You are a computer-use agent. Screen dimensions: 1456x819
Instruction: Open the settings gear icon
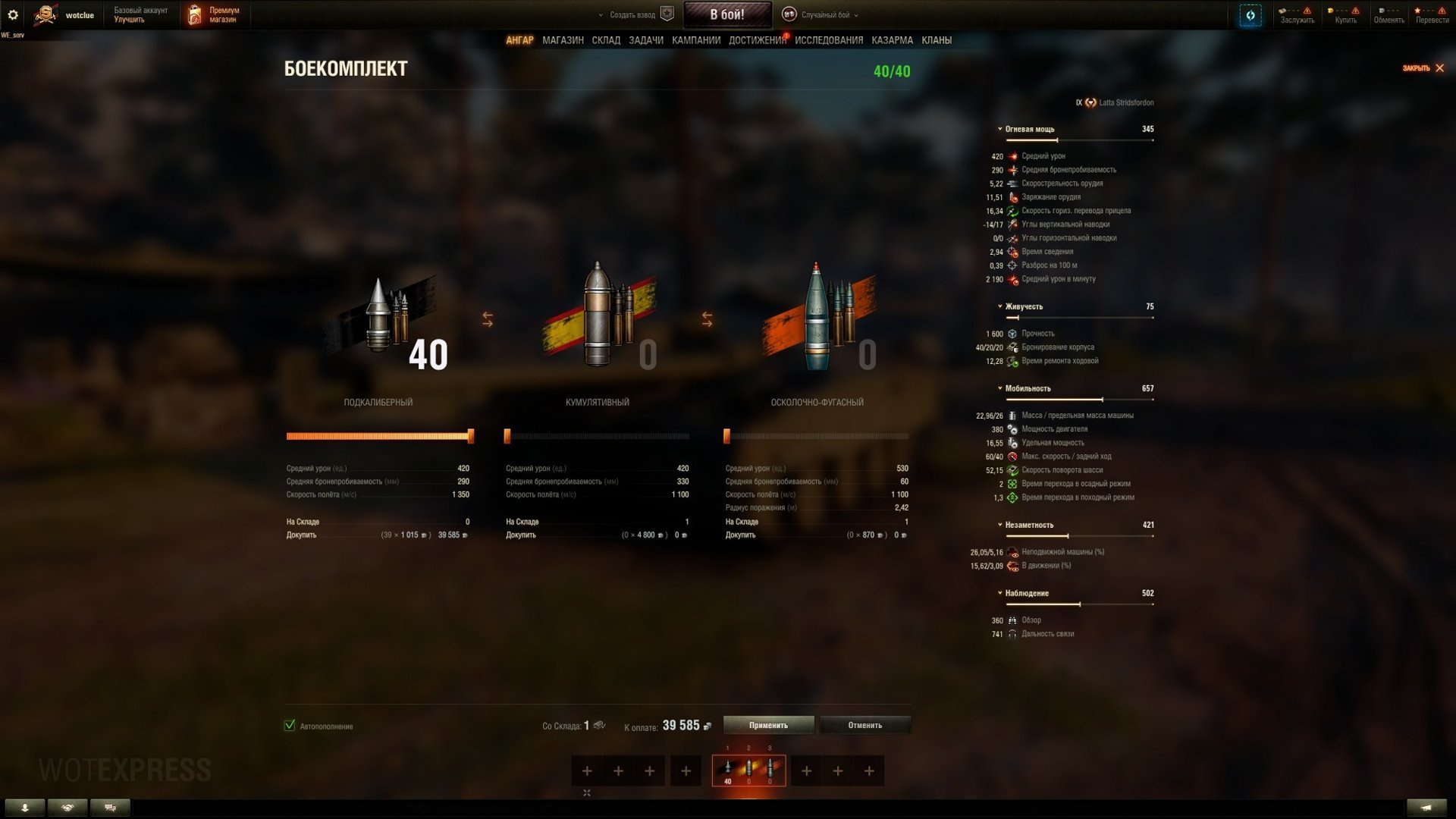pos(14,14)
